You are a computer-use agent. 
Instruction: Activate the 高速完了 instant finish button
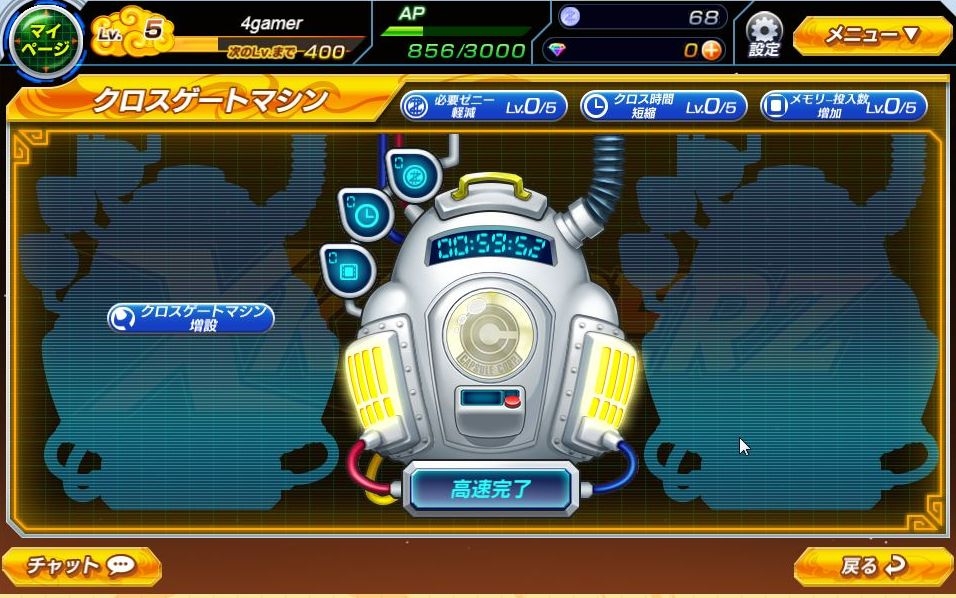491,489
